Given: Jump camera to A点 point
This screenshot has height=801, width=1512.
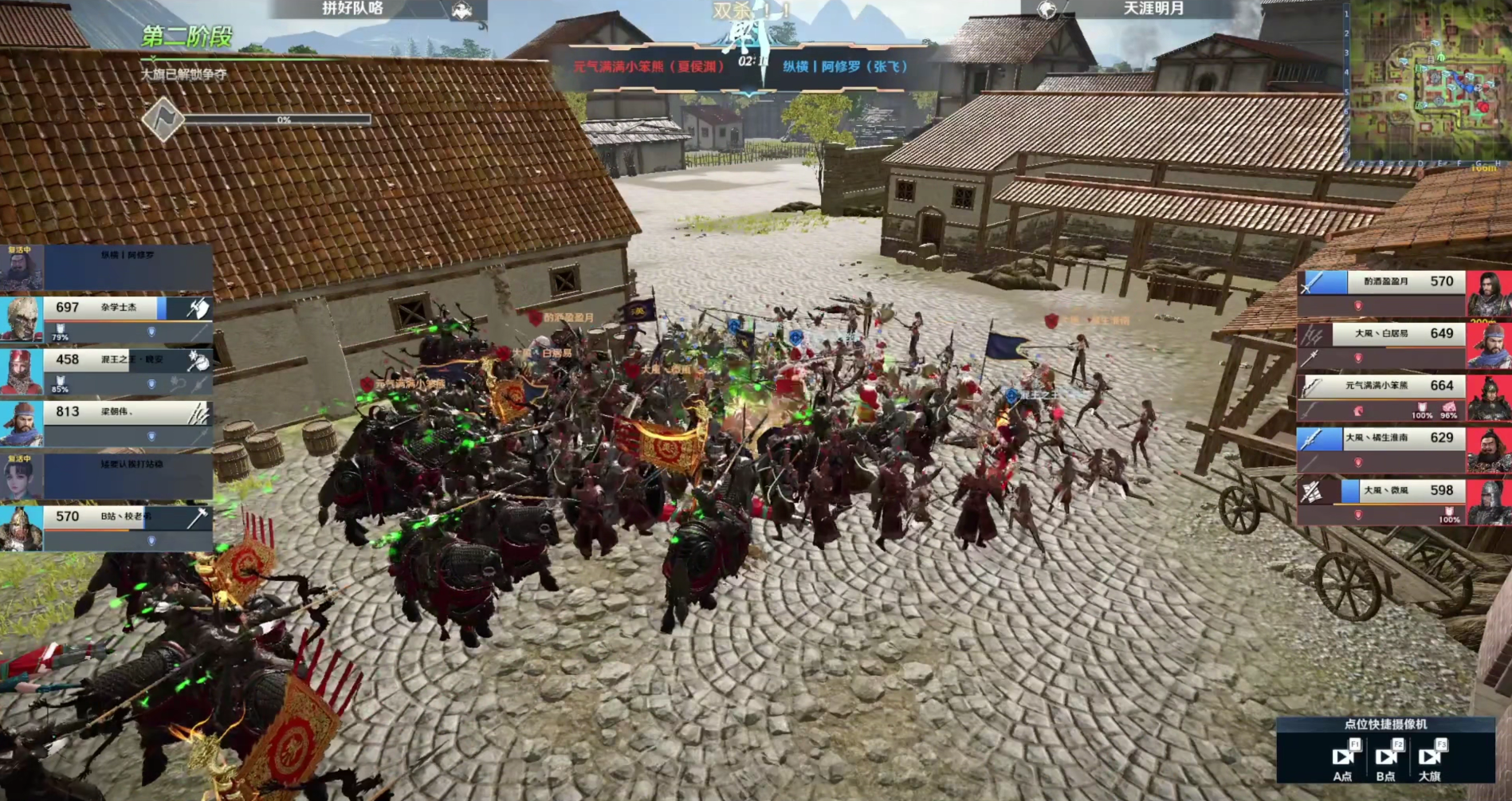Looking at the screenshot, I should pyautogui.click(x=1343, y=756).
